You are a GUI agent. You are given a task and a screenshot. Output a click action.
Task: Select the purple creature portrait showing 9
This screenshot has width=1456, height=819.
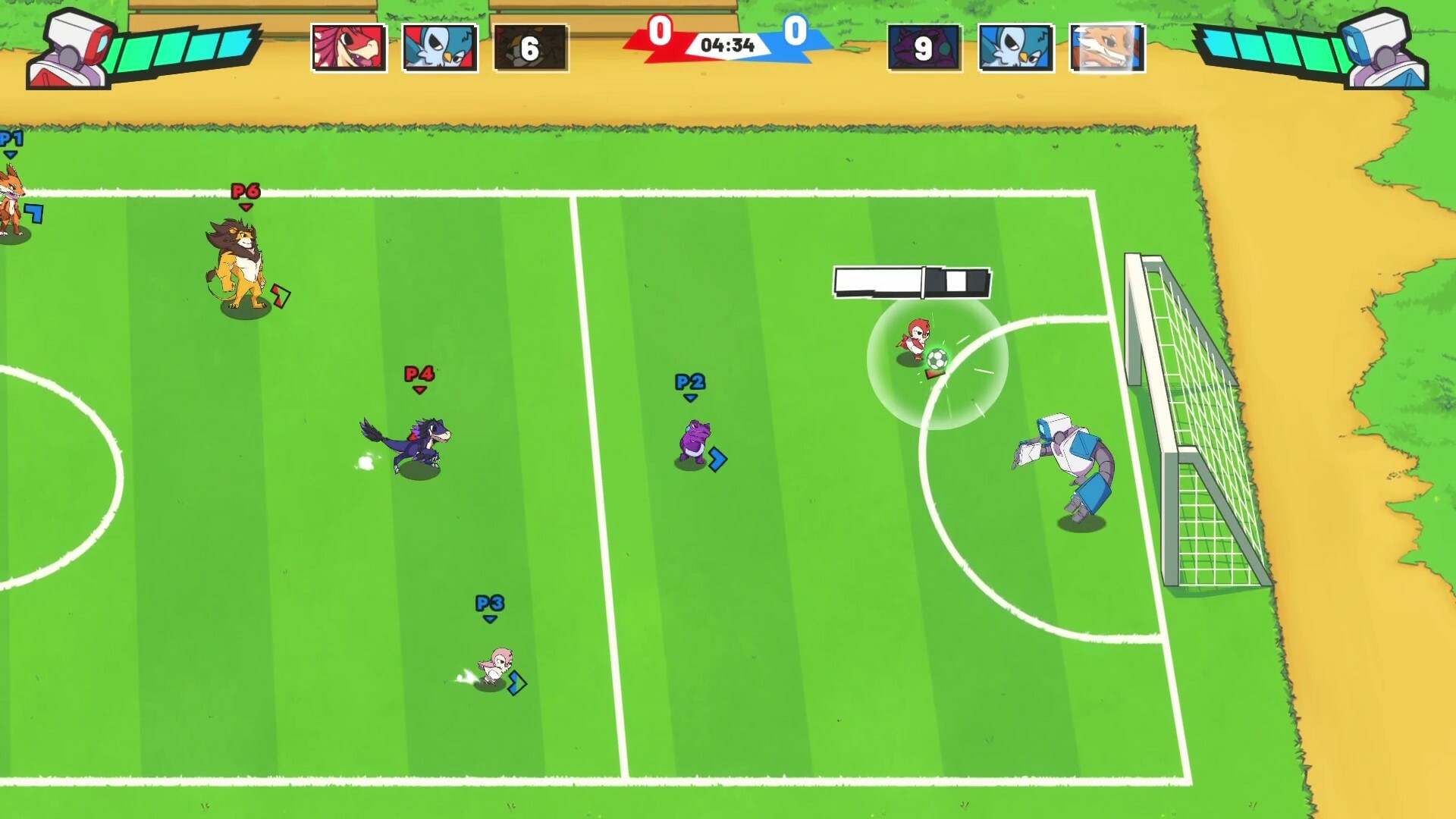924,48
